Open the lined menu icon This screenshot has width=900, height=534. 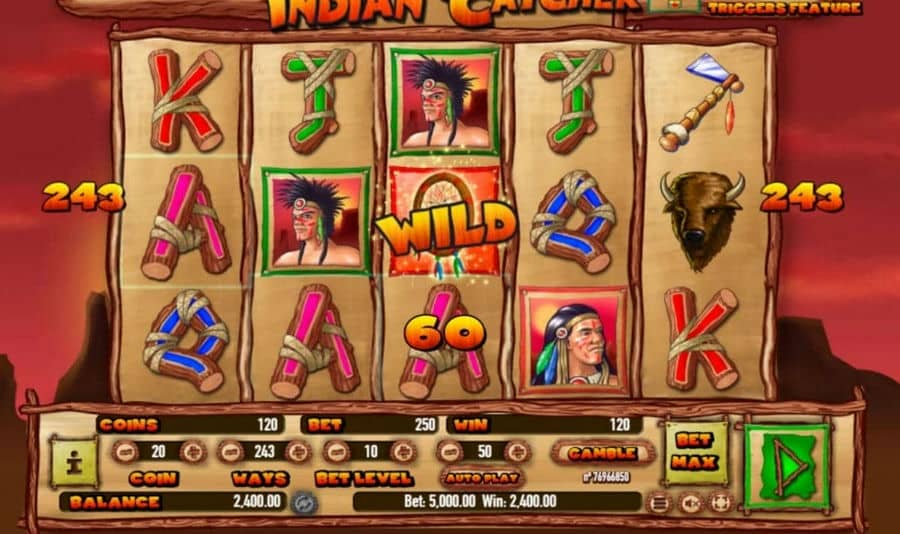(x=661, y=502)
